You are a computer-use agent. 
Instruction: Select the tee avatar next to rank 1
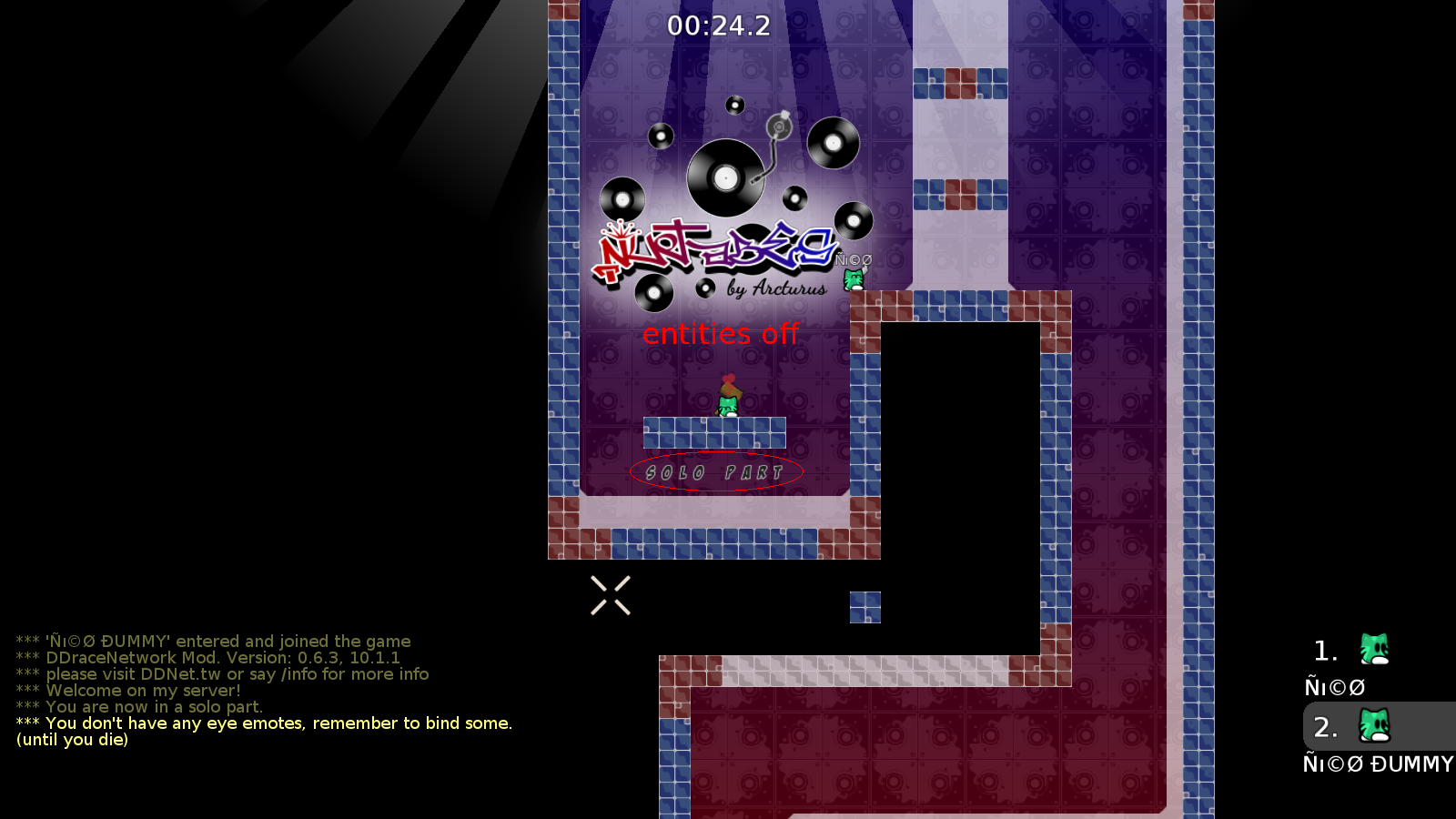tap(1374, 649)
